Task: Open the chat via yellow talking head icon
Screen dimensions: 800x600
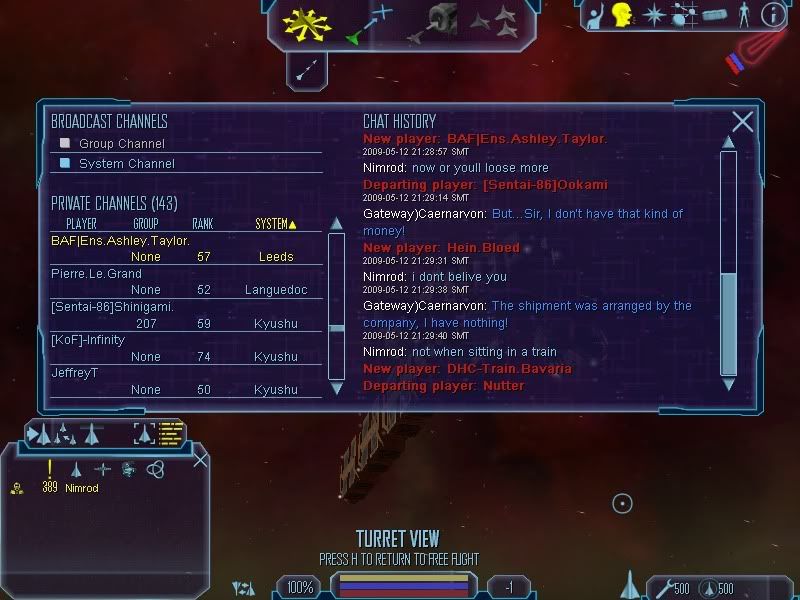Action: 623,15
